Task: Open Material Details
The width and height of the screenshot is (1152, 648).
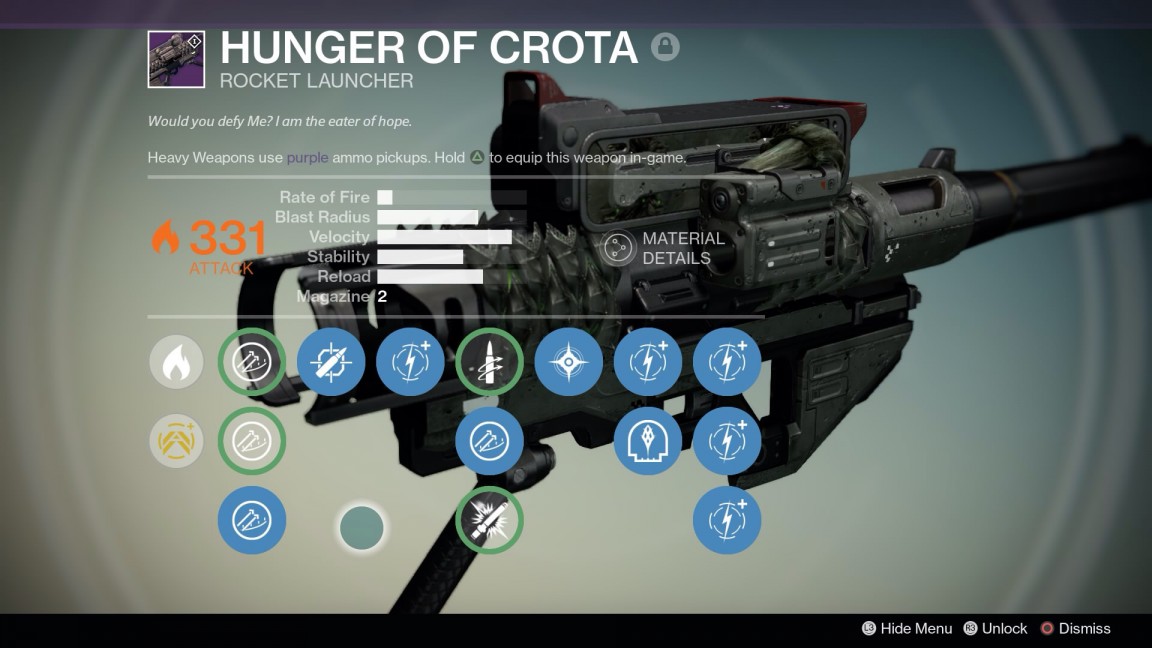Action: click(663, 248)
